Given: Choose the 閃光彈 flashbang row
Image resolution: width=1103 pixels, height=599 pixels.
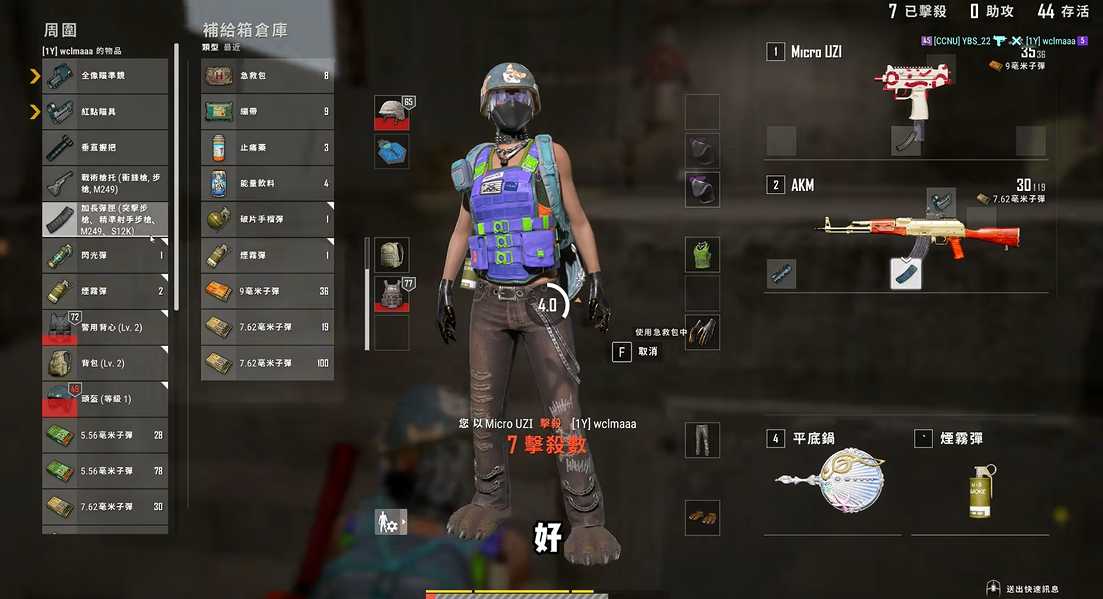Looking at the screenshot, I should pyautogui.click(x=105, y=256).
